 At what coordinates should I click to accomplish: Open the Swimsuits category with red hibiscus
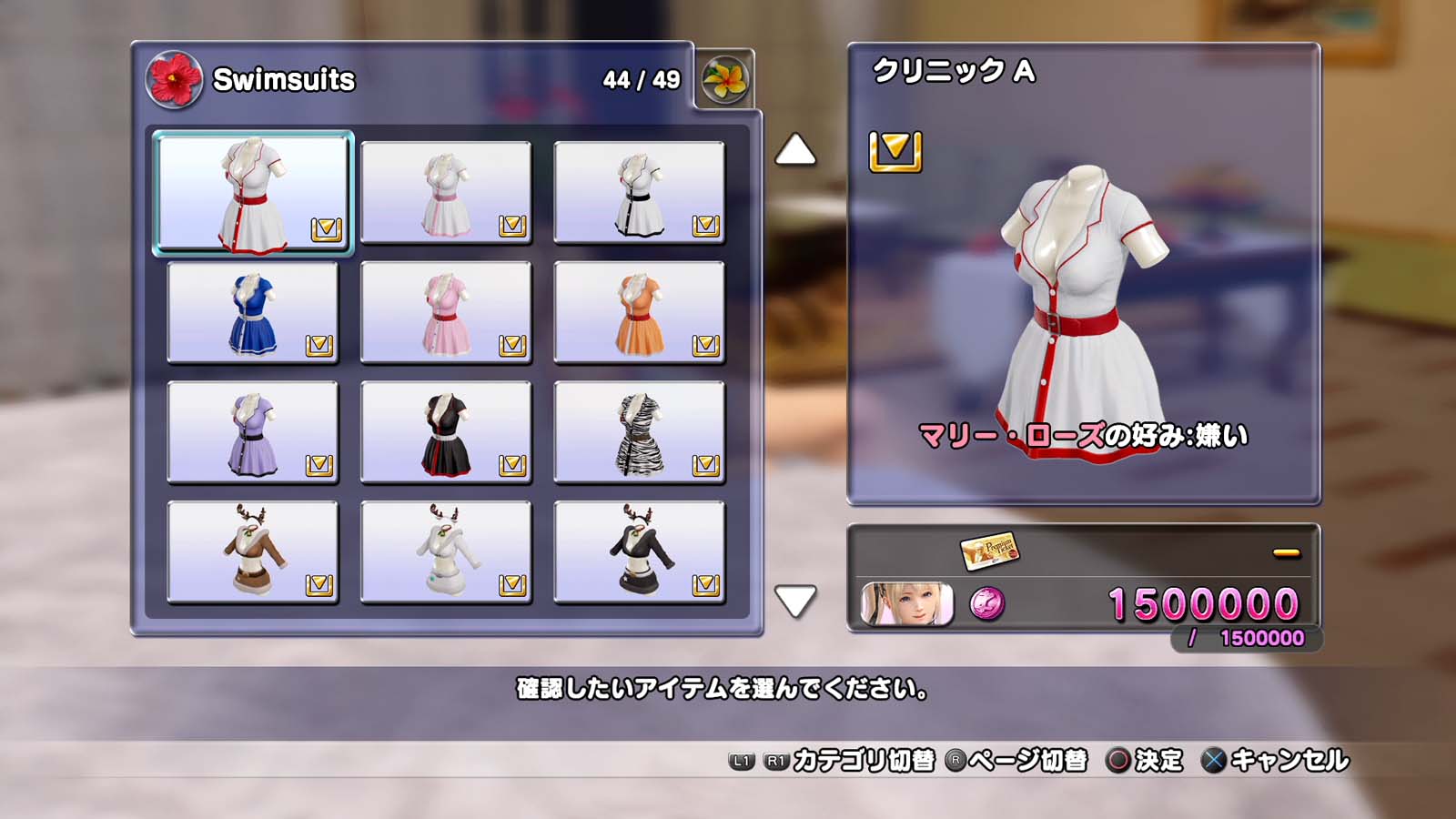tap(174, 80)
